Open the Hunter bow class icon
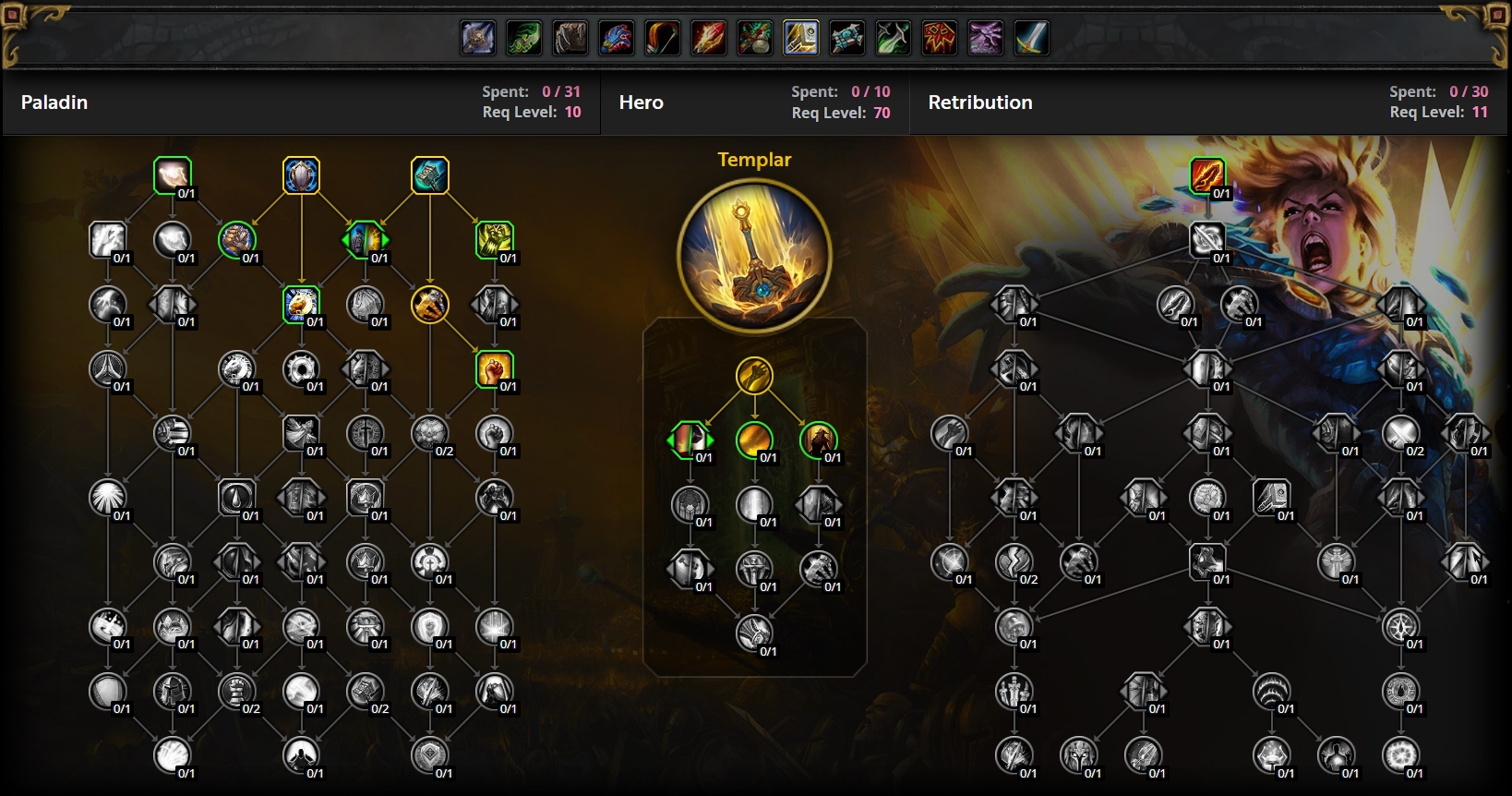This screenshot has height=796, width=1512. (x=663, y=38)
